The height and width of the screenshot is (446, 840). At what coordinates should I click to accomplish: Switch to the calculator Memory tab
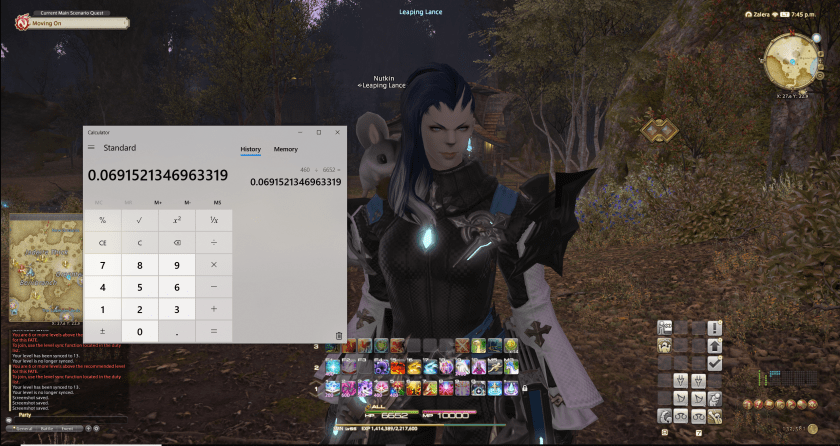(285, 149)
